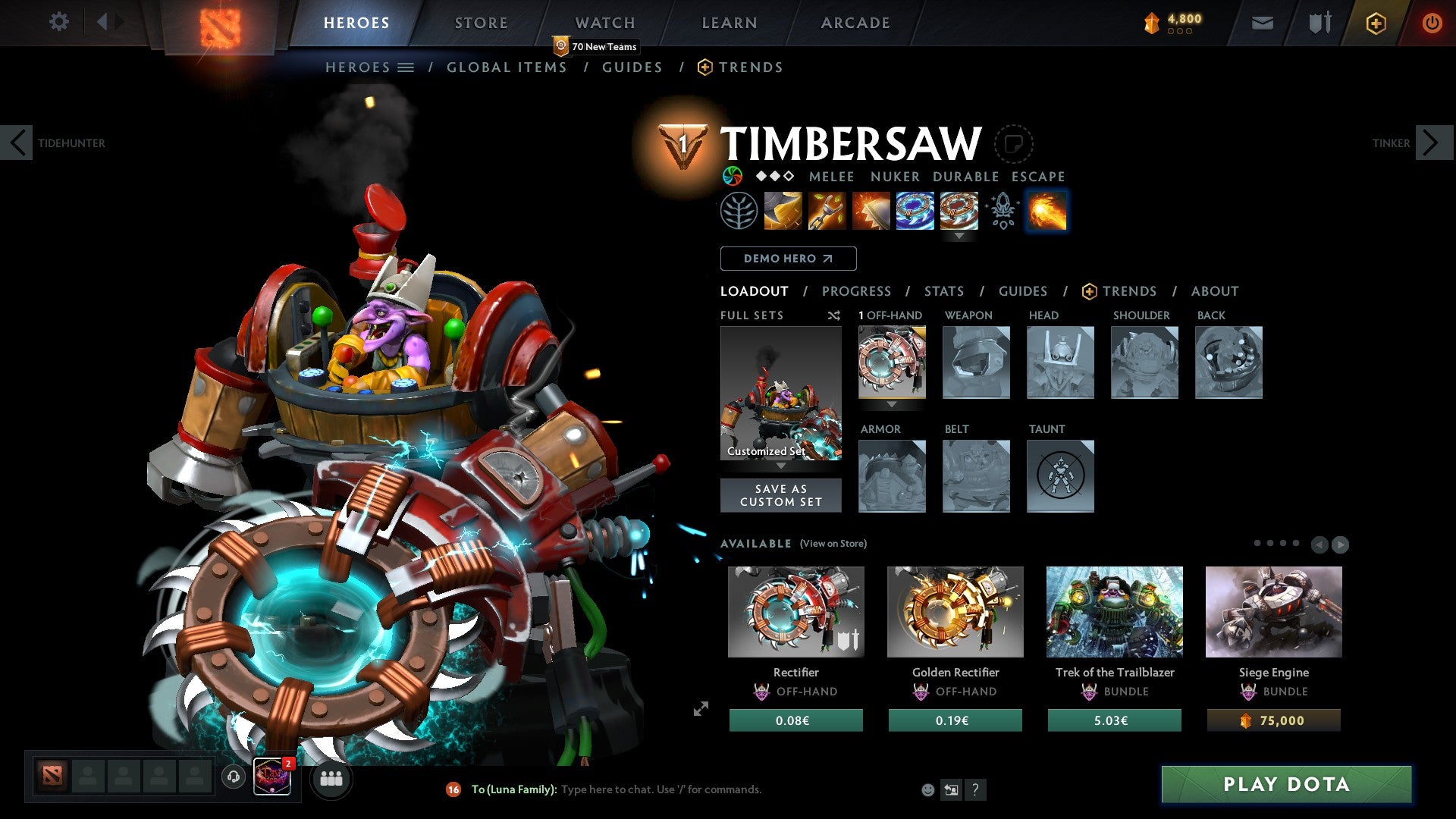Click the armory shield and sword icon
The width and height of the screenshot is (1456, 819).
1319,23
